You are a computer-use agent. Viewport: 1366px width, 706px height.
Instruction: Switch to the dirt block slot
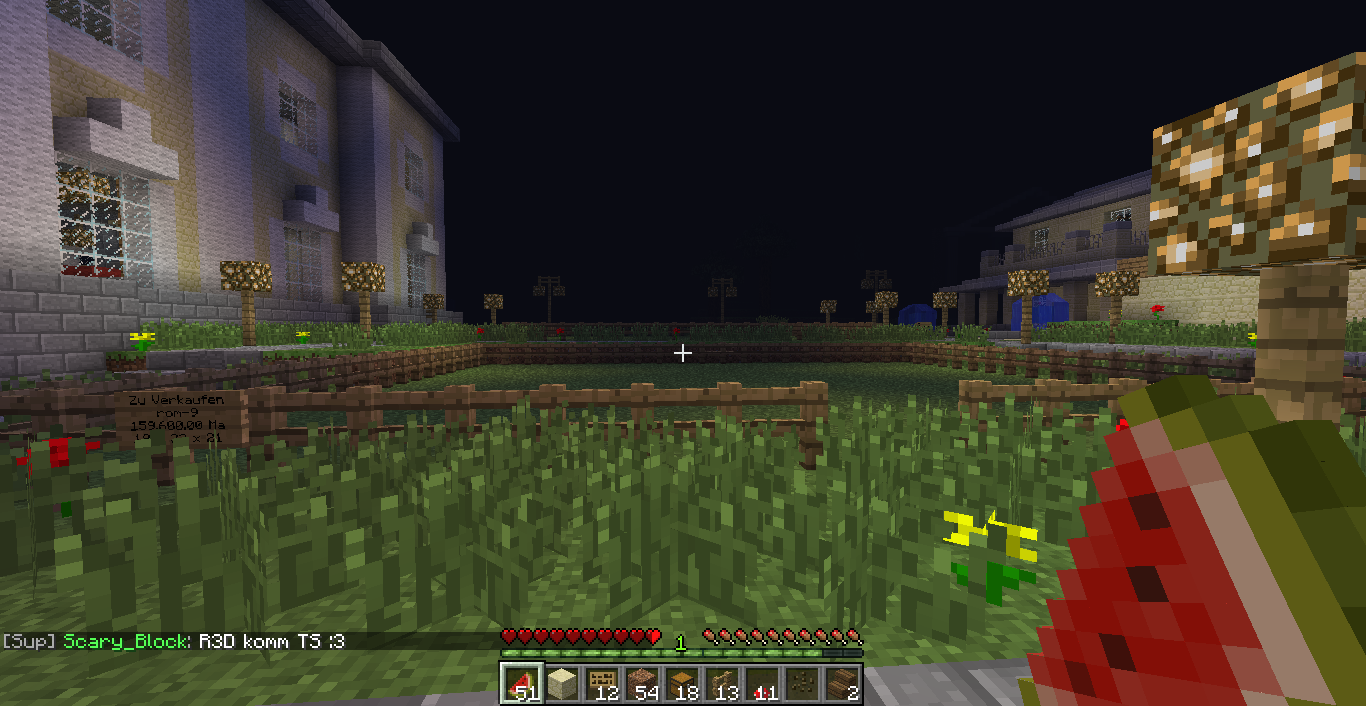pyautogui.click(x=641, y=684)
